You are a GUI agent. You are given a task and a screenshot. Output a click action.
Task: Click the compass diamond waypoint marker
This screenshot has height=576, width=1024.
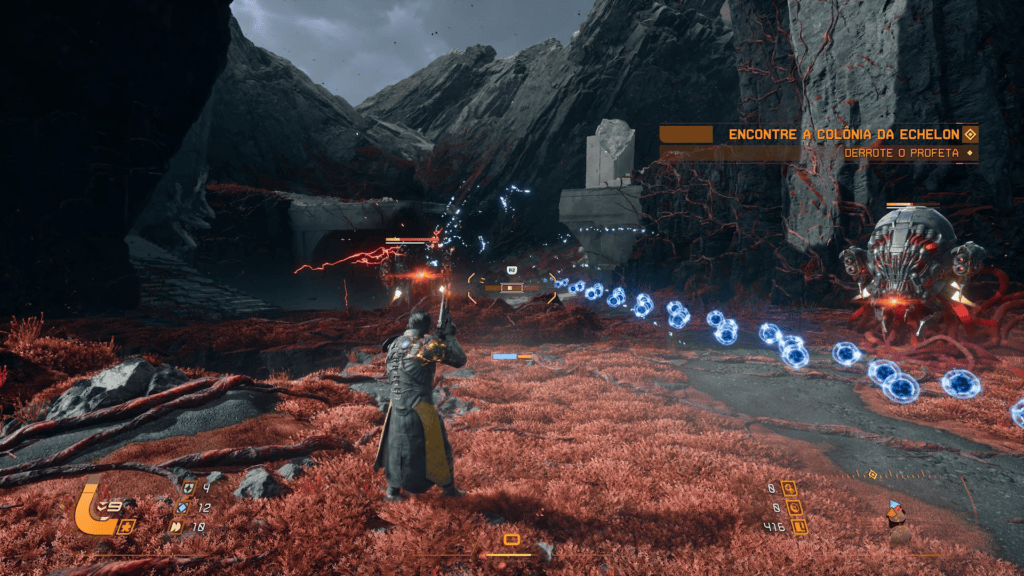(872, 474)
